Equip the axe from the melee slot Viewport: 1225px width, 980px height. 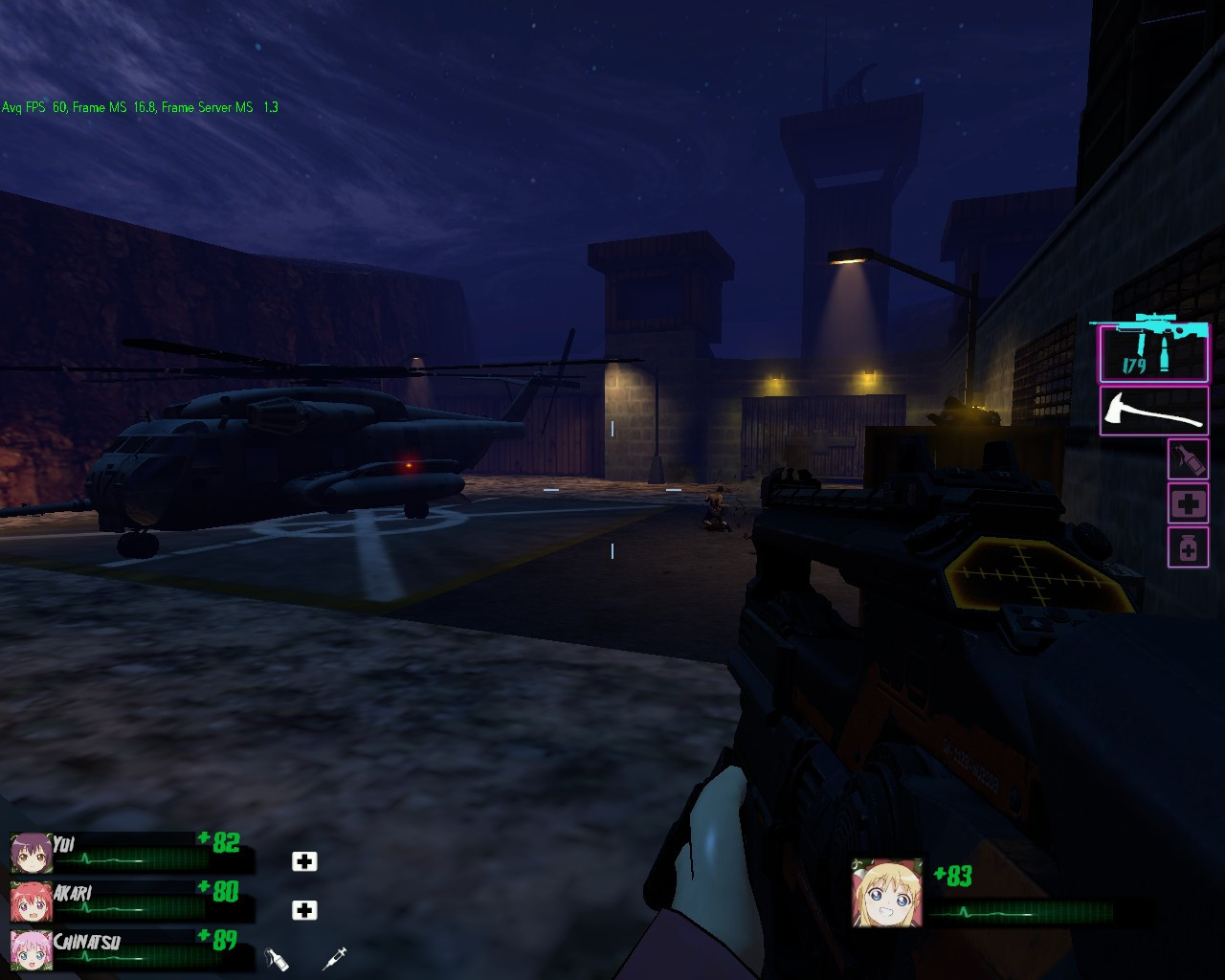pyautogui.click(x=1153, y=412)
